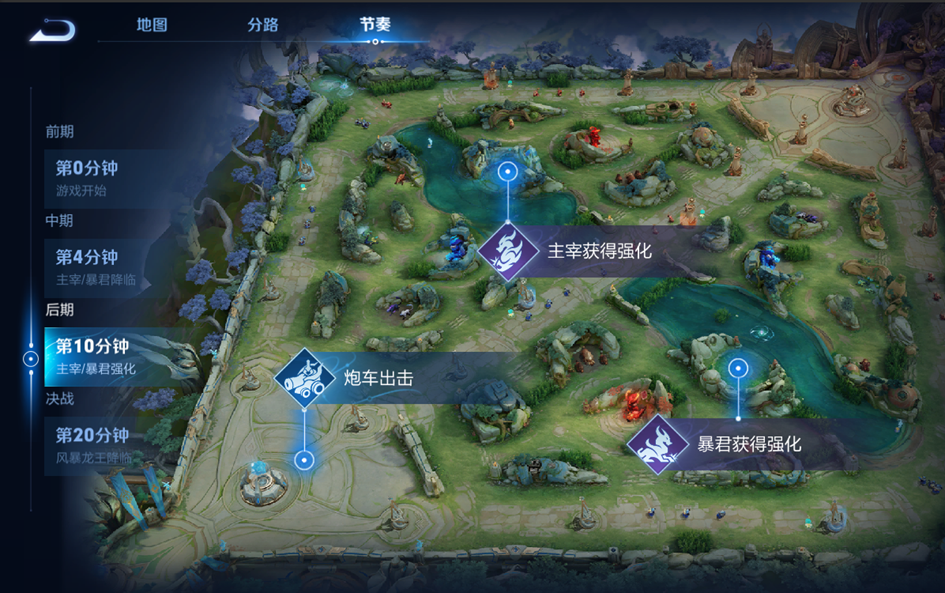Open the 分路 tab
The width and height of the screenshot is (945, 593).
coord(263,25)
